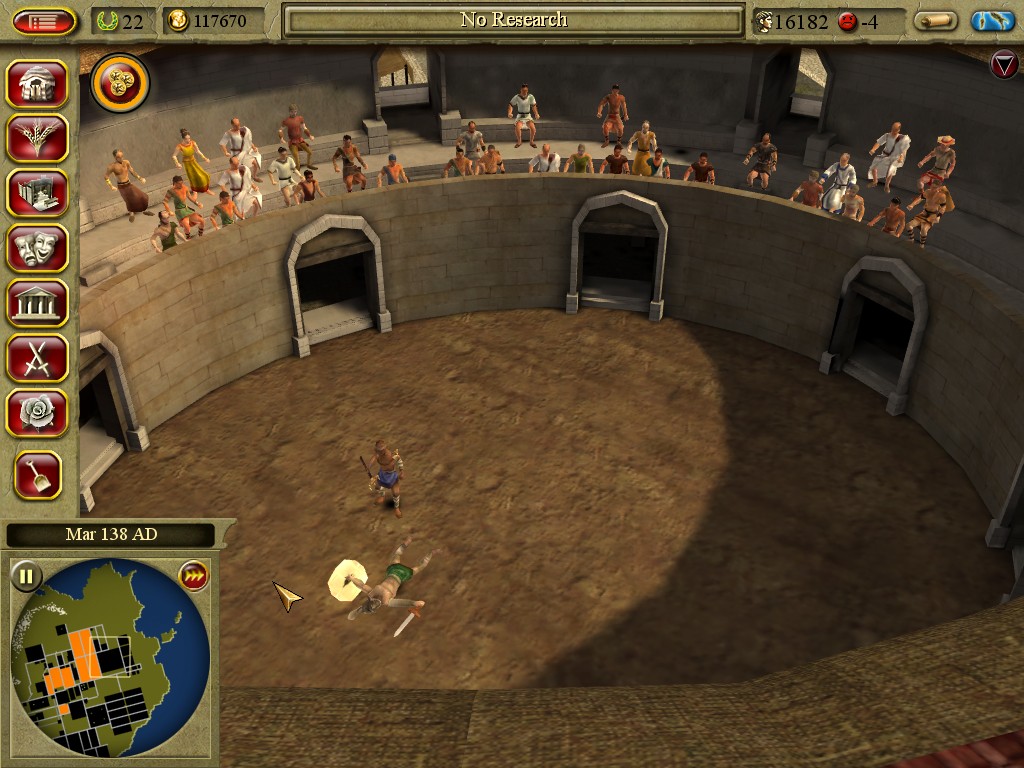Open the workshop industry build category

pos(38,193)
